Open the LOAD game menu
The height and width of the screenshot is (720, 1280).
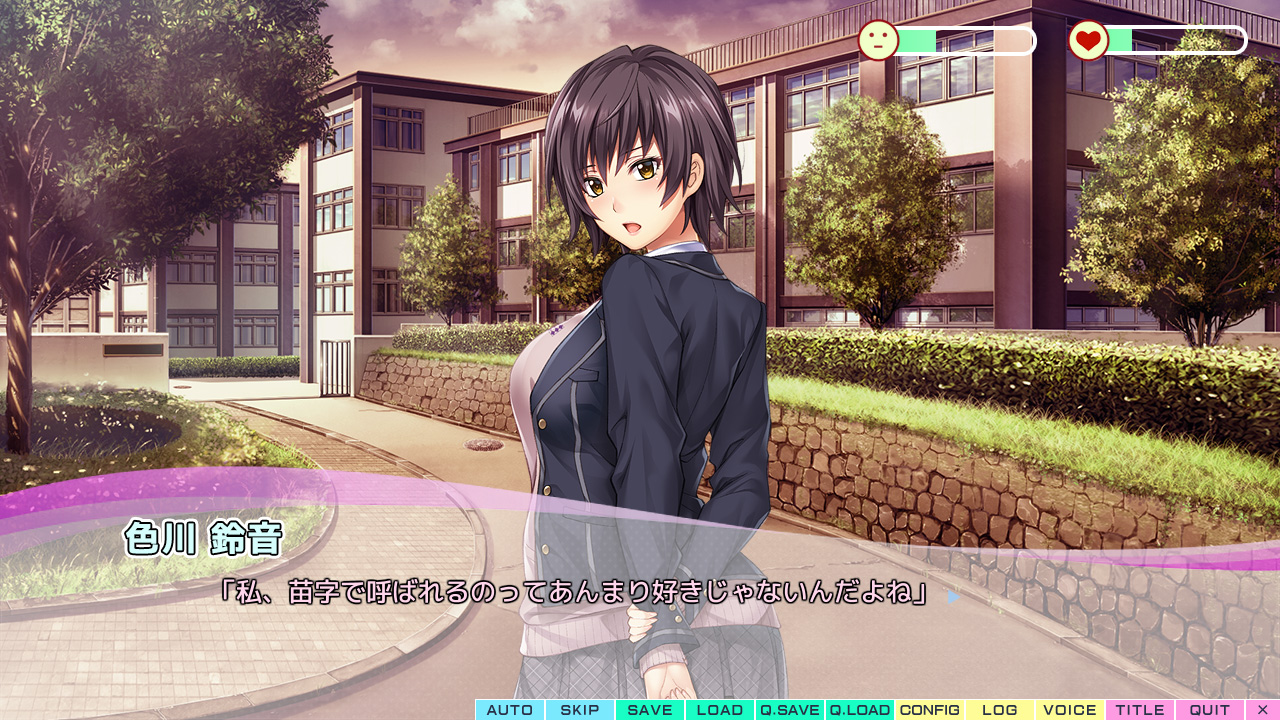point(720,710)
